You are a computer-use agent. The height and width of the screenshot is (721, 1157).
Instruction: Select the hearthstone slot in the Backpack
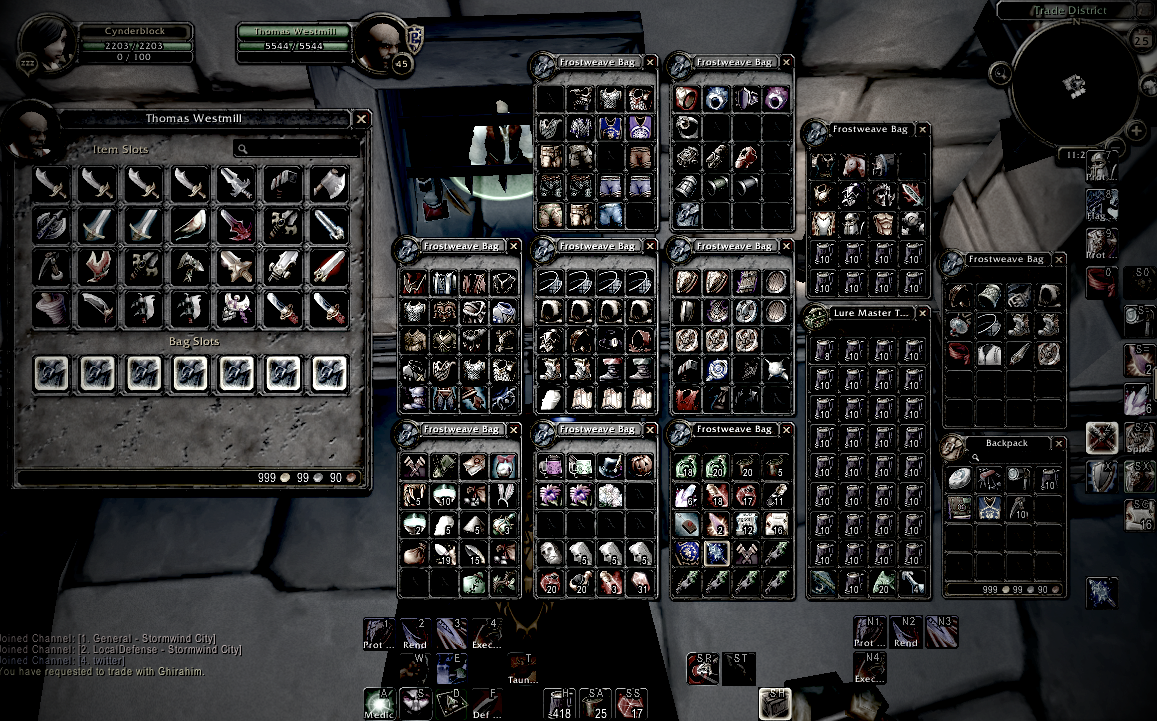[x=961, y=477]
